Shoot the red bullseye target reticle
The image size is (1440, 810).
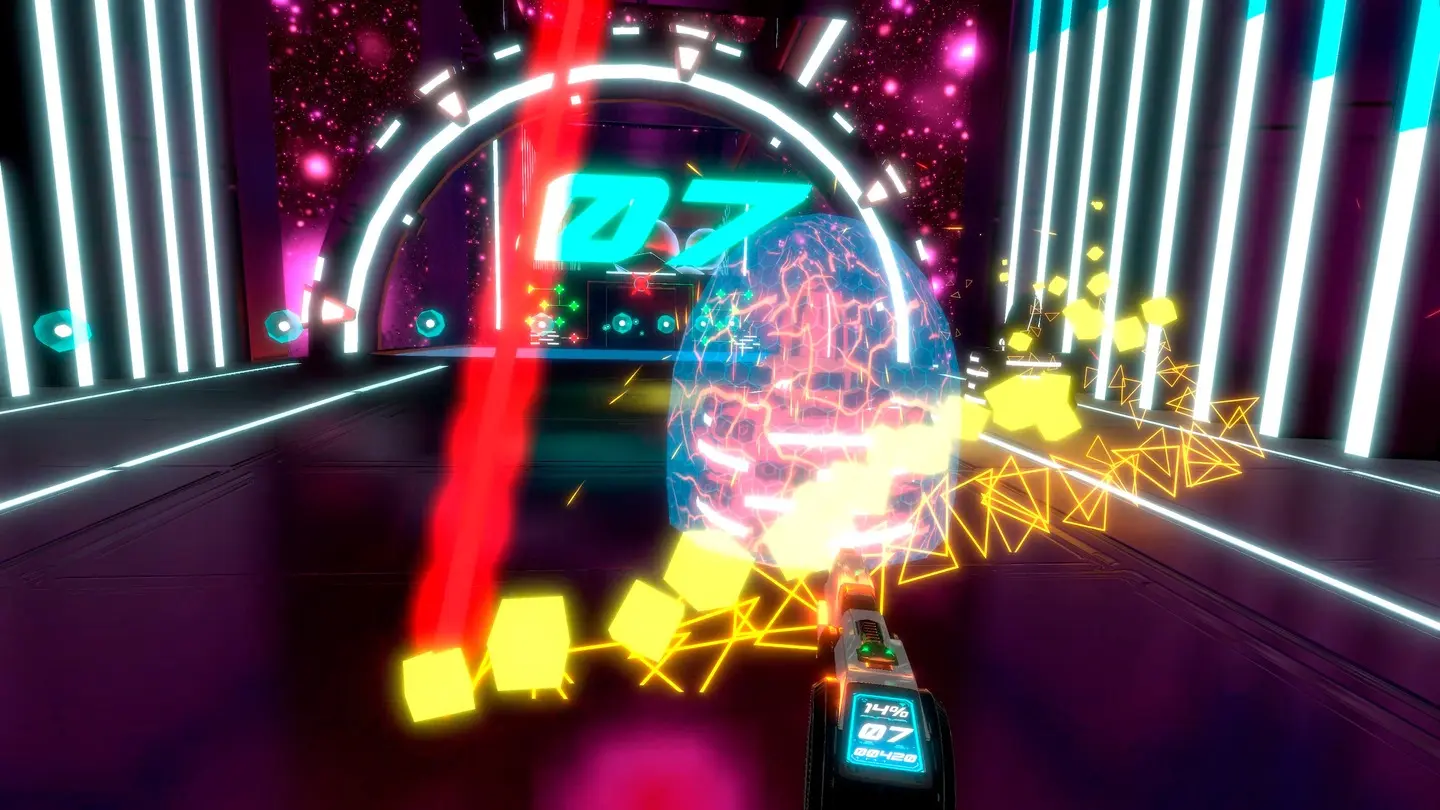pyautogui.click(x=640, y=284)
